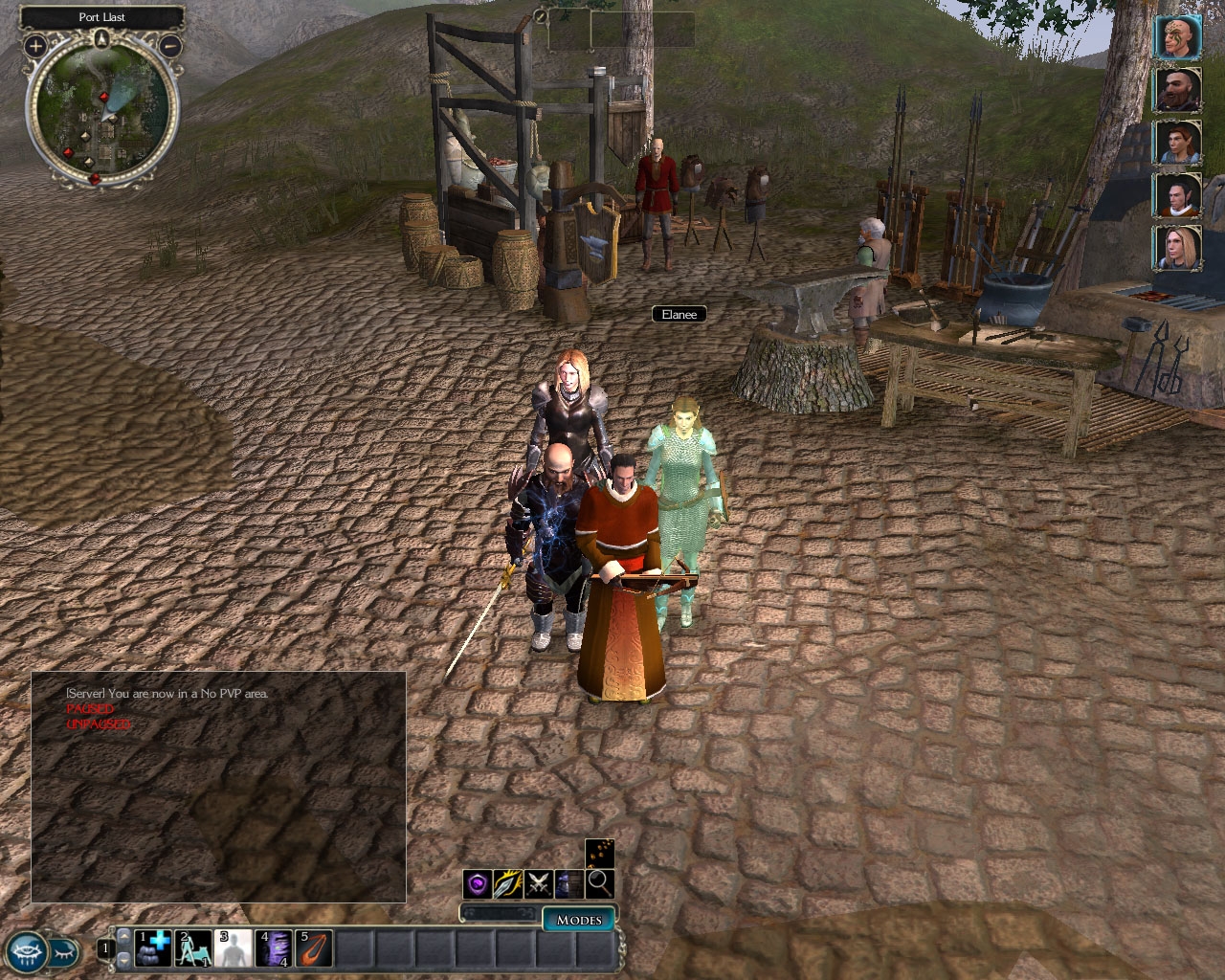Select the bearded dwarf party portrait
Screen dimensions: 1225x980
point(1176,91)
